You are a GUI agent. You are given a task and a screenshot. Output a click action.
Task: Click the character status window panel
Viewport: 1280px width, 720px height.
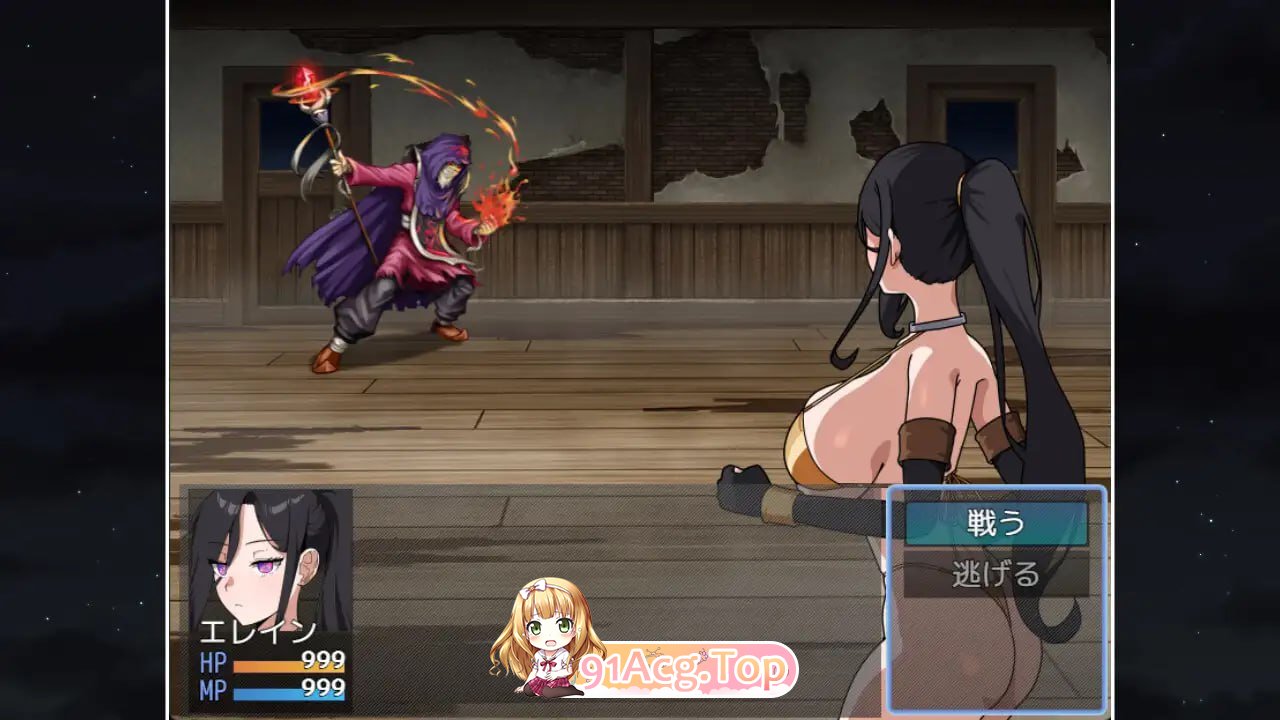[x=270, y=600]
